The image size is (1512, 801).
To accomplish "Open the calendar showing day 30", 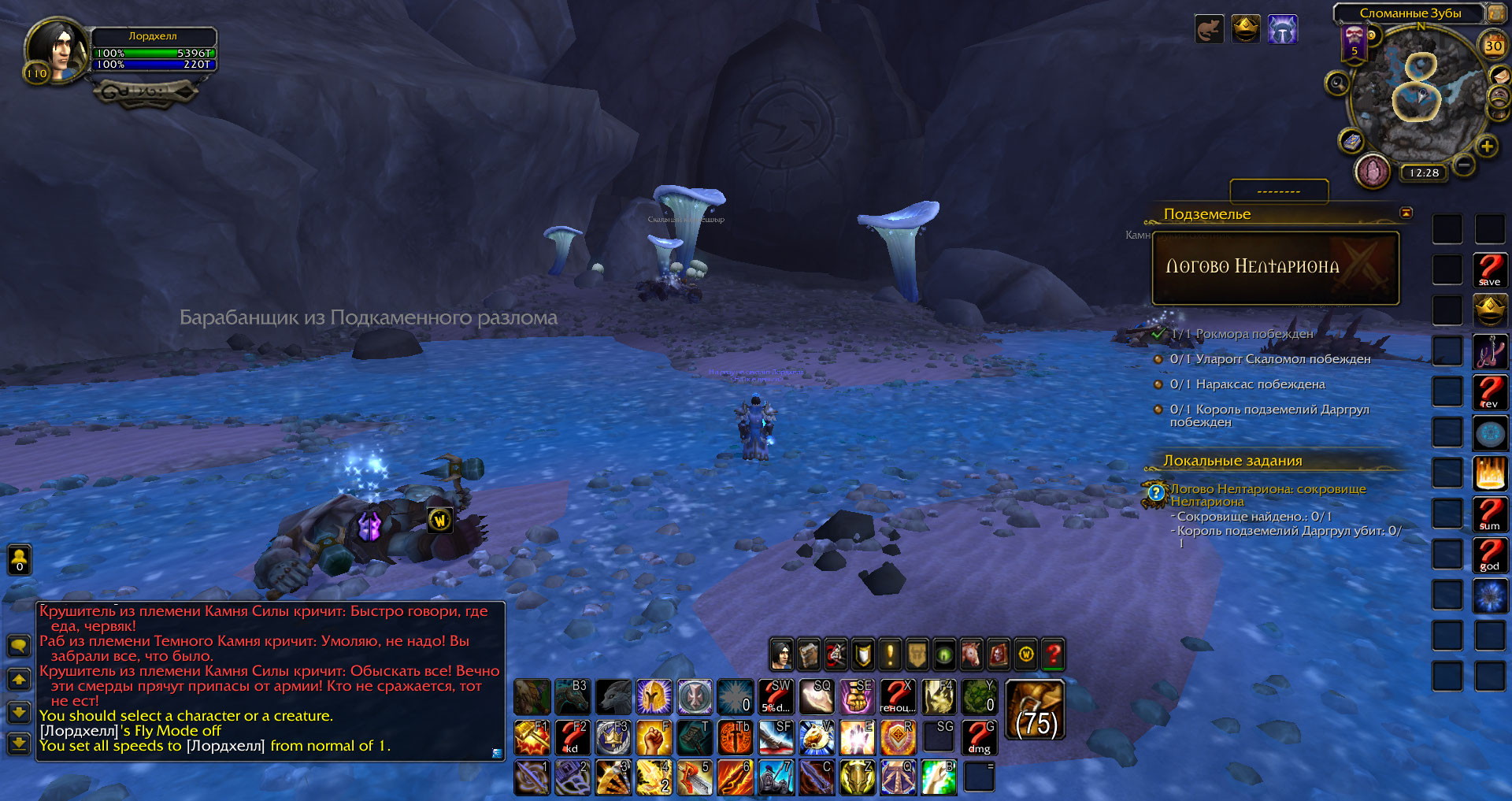I will [x=1493, y=46].
